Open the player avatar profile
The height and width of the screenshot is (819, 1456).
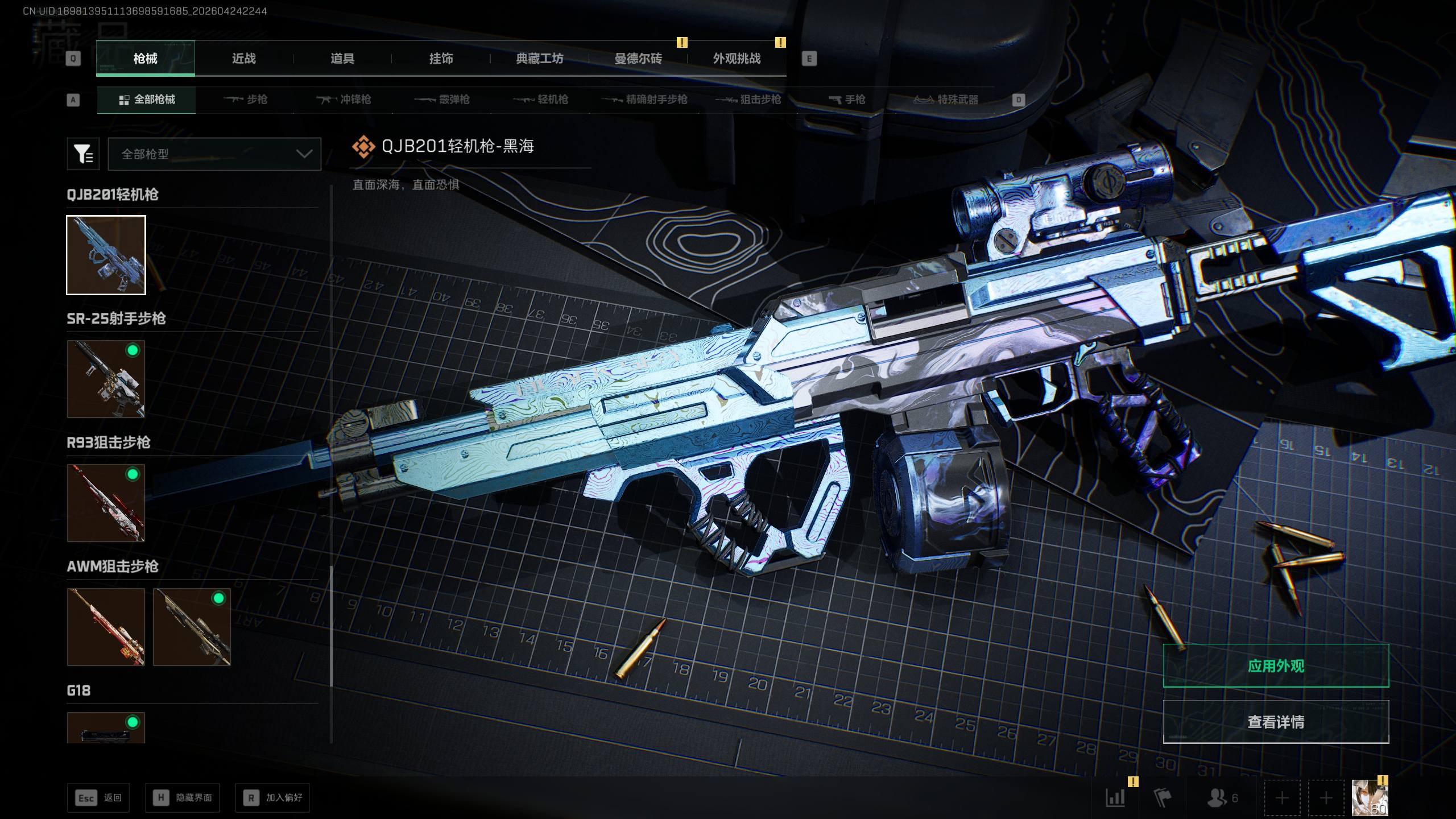(x=1370, y=797)
